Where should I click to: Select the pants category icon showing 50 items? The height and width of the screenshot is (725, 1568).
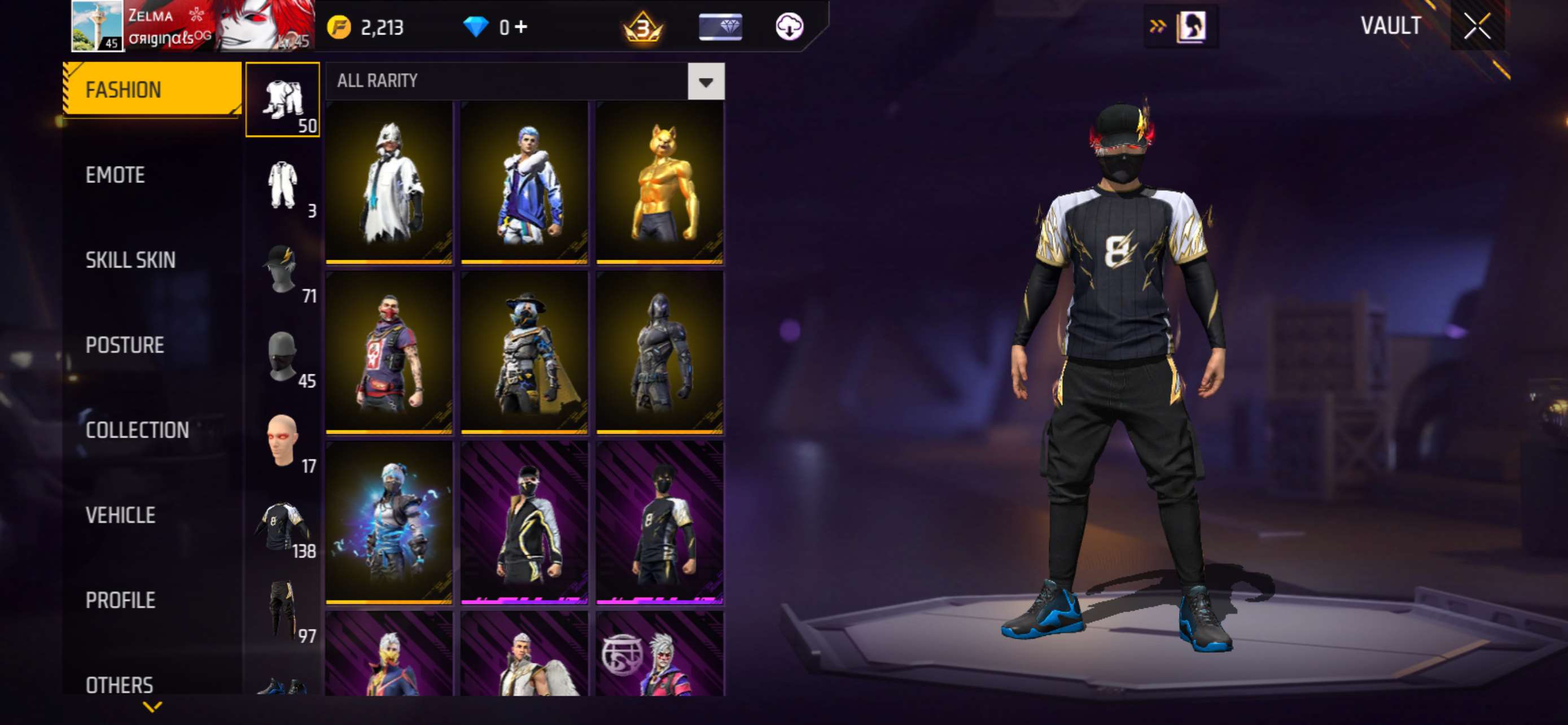[x=283, y=101]
